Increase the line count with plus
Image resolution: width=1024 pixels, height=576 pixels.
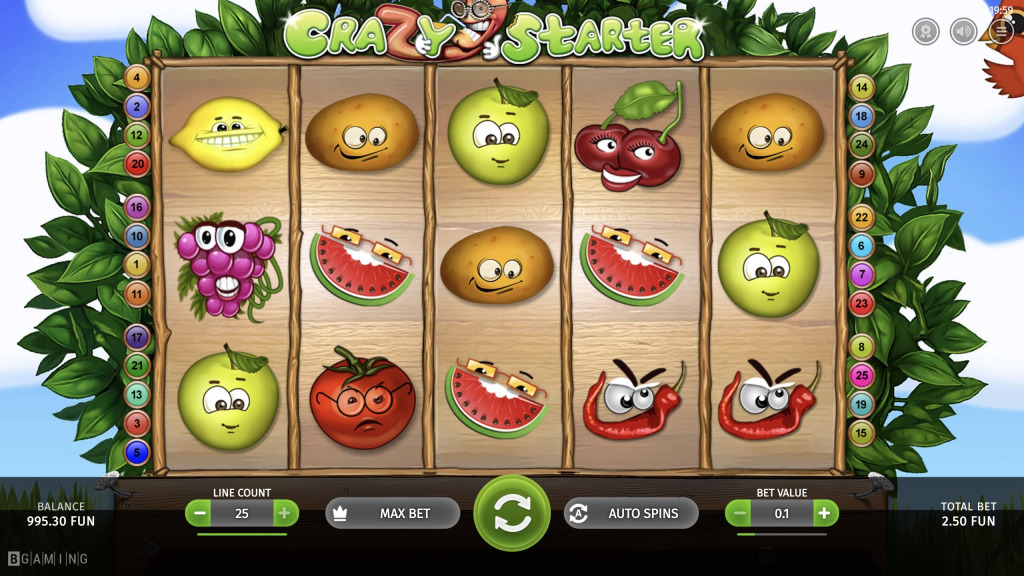click(x=284, y=514)
